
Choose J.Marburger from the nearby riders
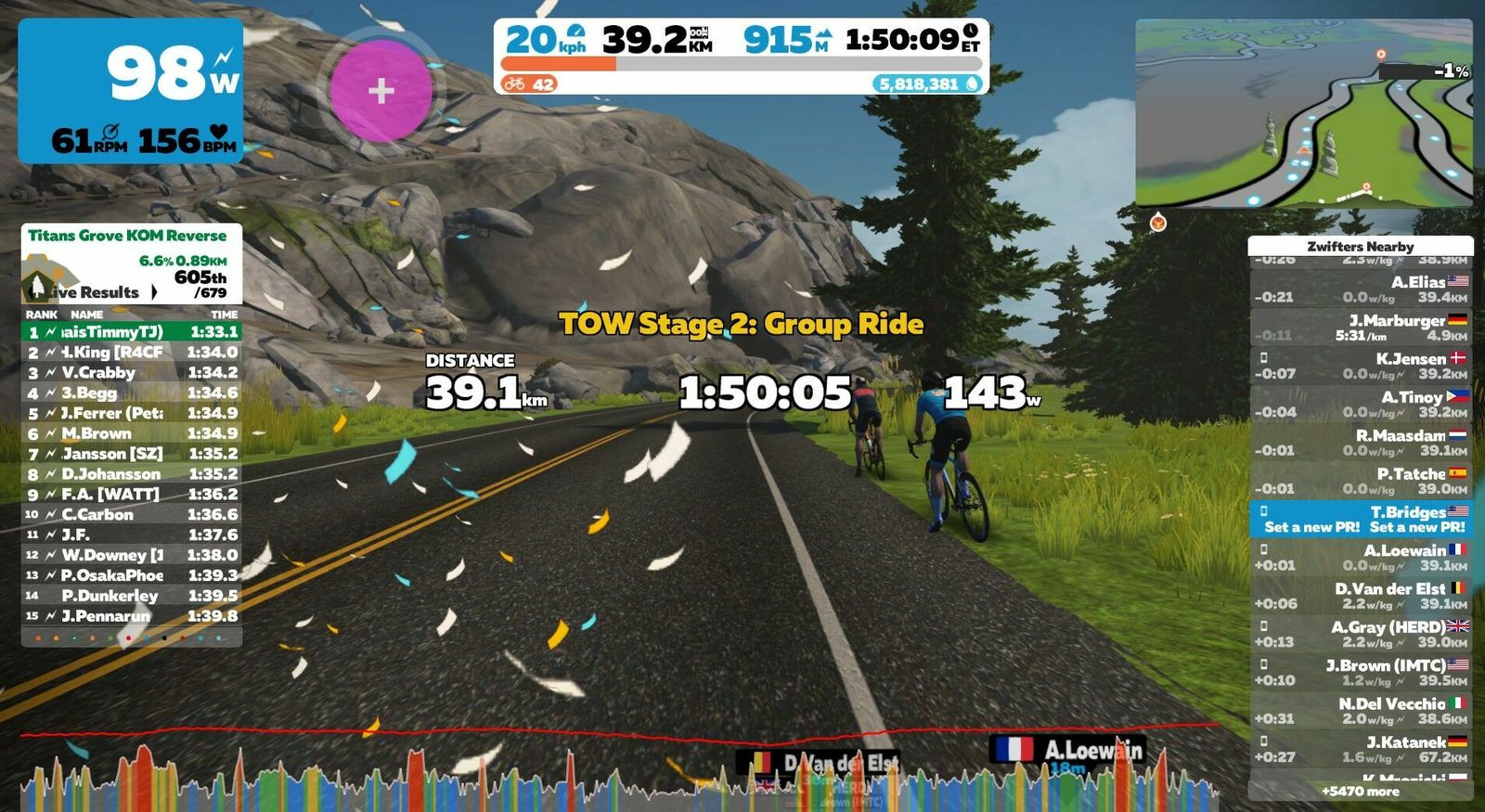[1361, 328]
